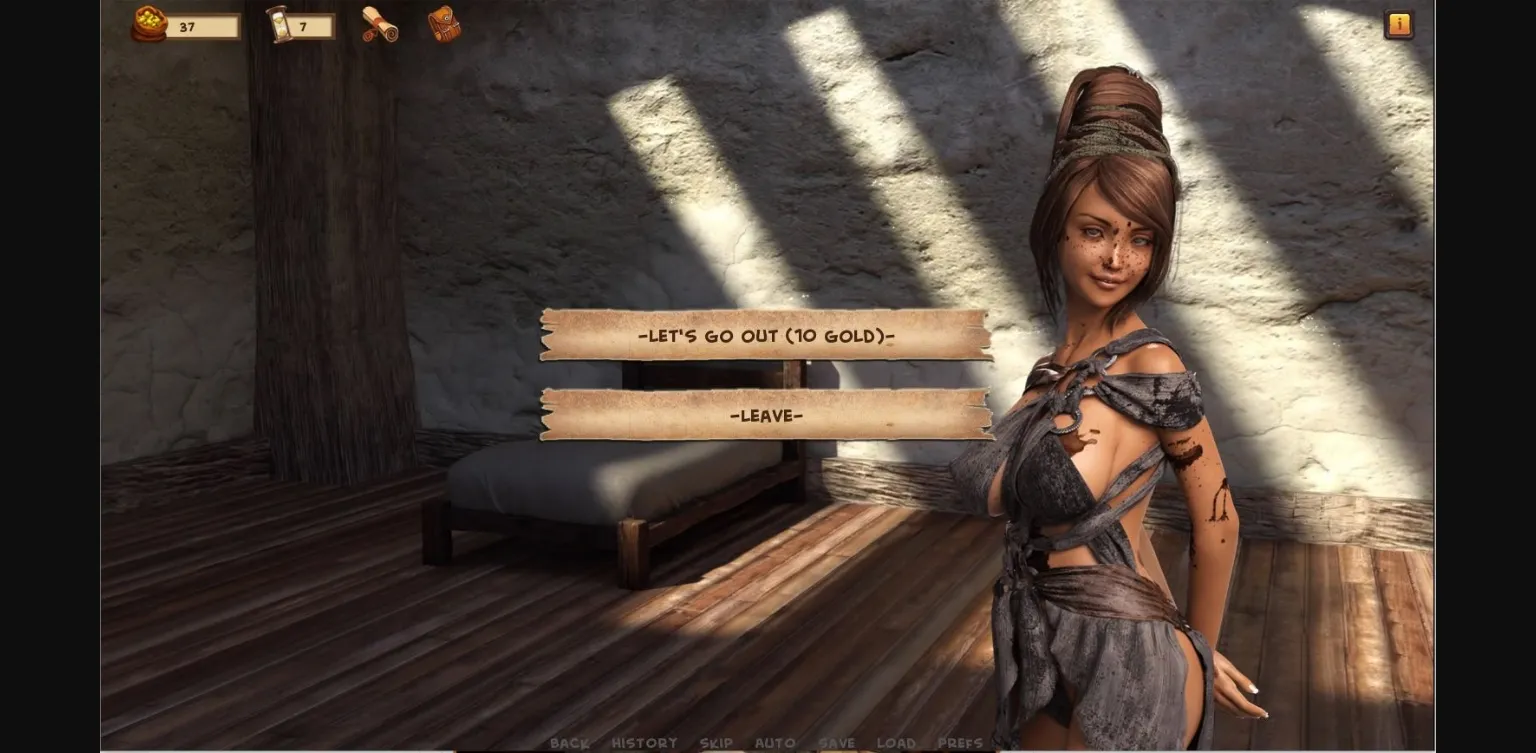The width and height of the screenshot is (1536, 753).
Task: Open Prefs settings
Action: tap(960, 743)
